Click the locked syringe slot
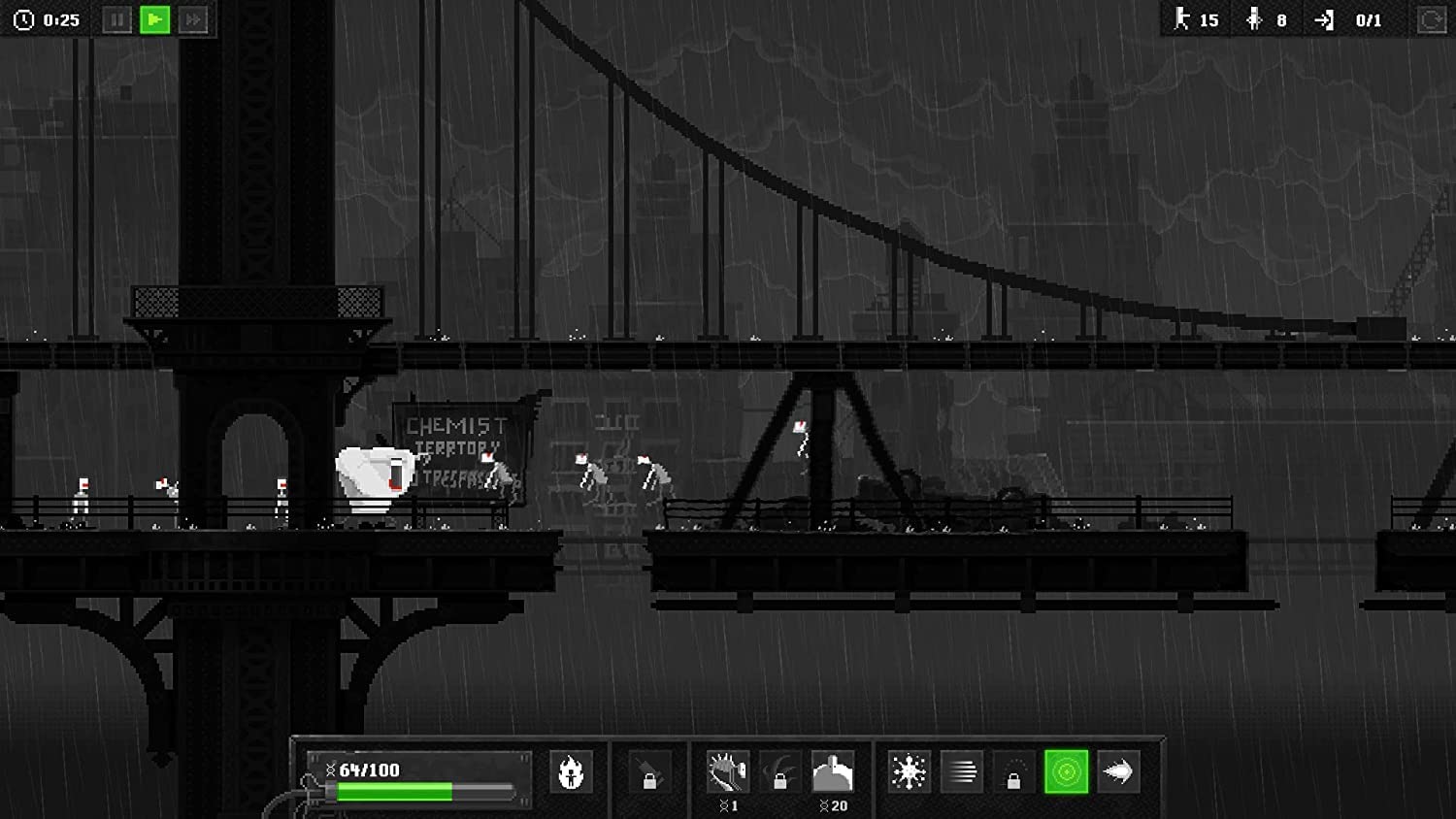1456x819 pixels. pos(649,772)
